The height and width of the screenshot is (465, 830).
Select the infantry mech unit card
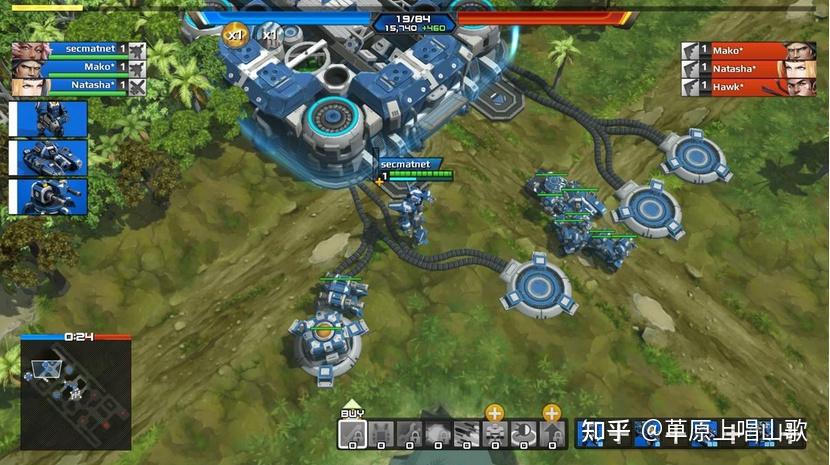pyautogui.click(x=49, y=119)
